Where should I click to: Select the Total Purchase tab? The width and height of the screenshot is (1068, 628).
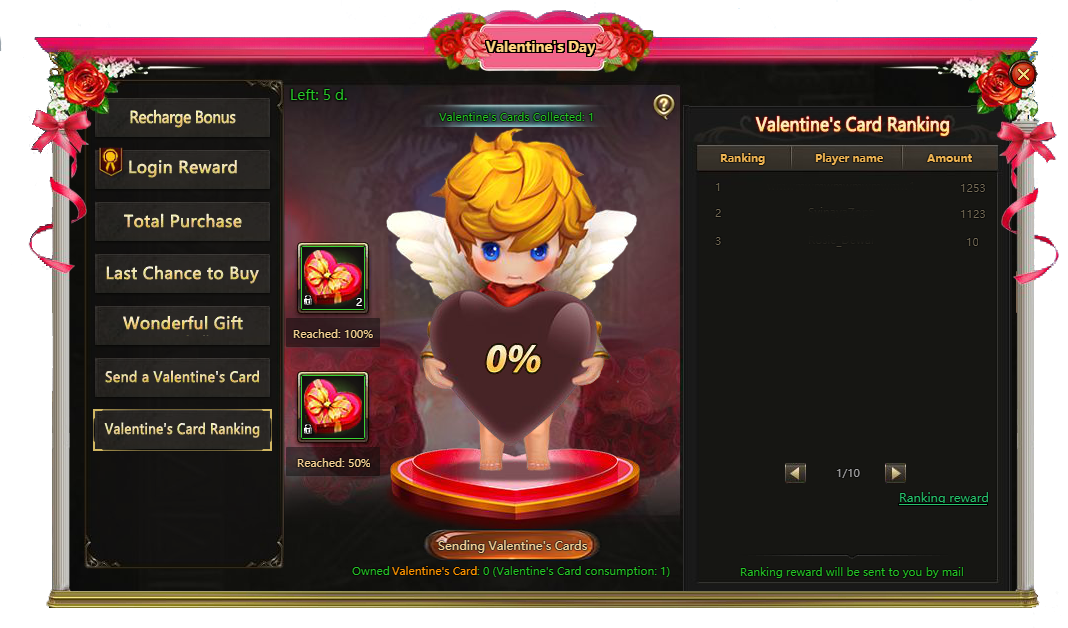[x=182, y=221]
